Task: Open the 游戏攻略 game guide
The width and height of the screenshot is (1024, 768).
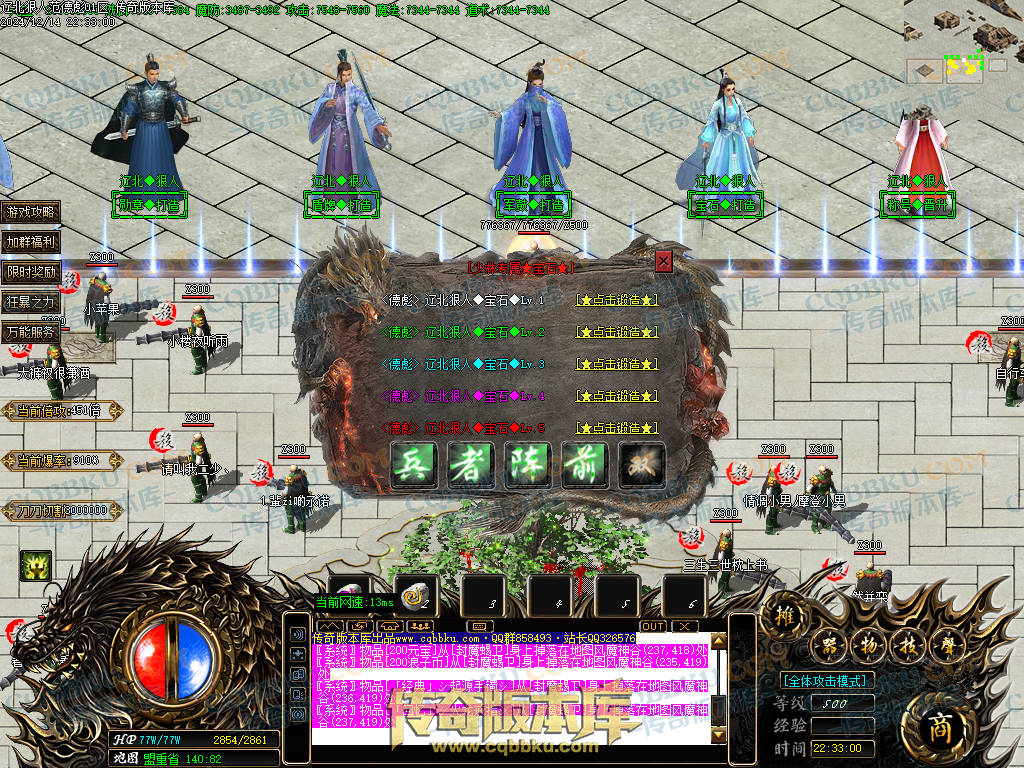Action: (31, 212)
